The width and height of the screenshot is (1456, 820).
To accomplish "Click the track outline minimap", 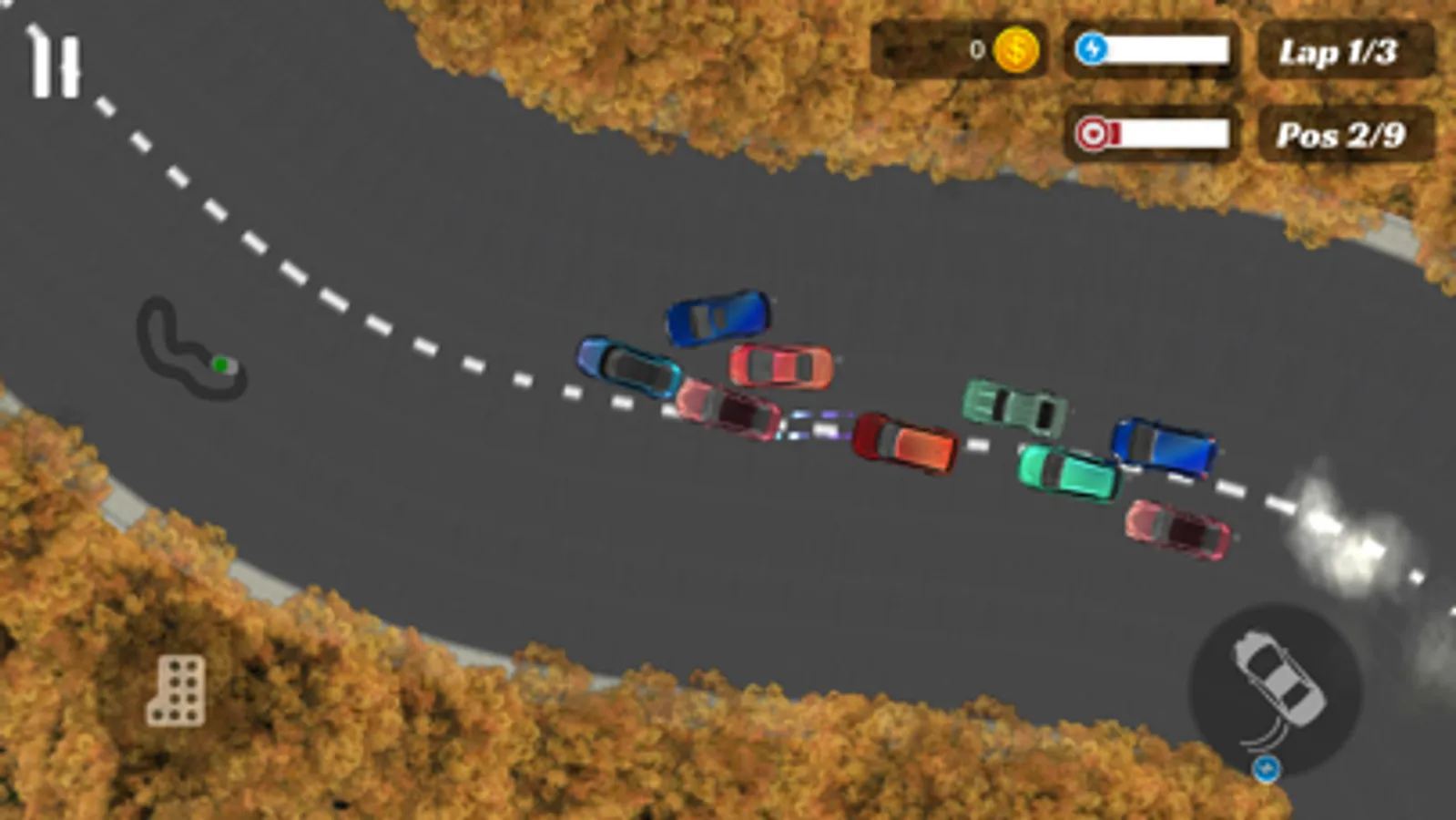I will pos(189,350).
